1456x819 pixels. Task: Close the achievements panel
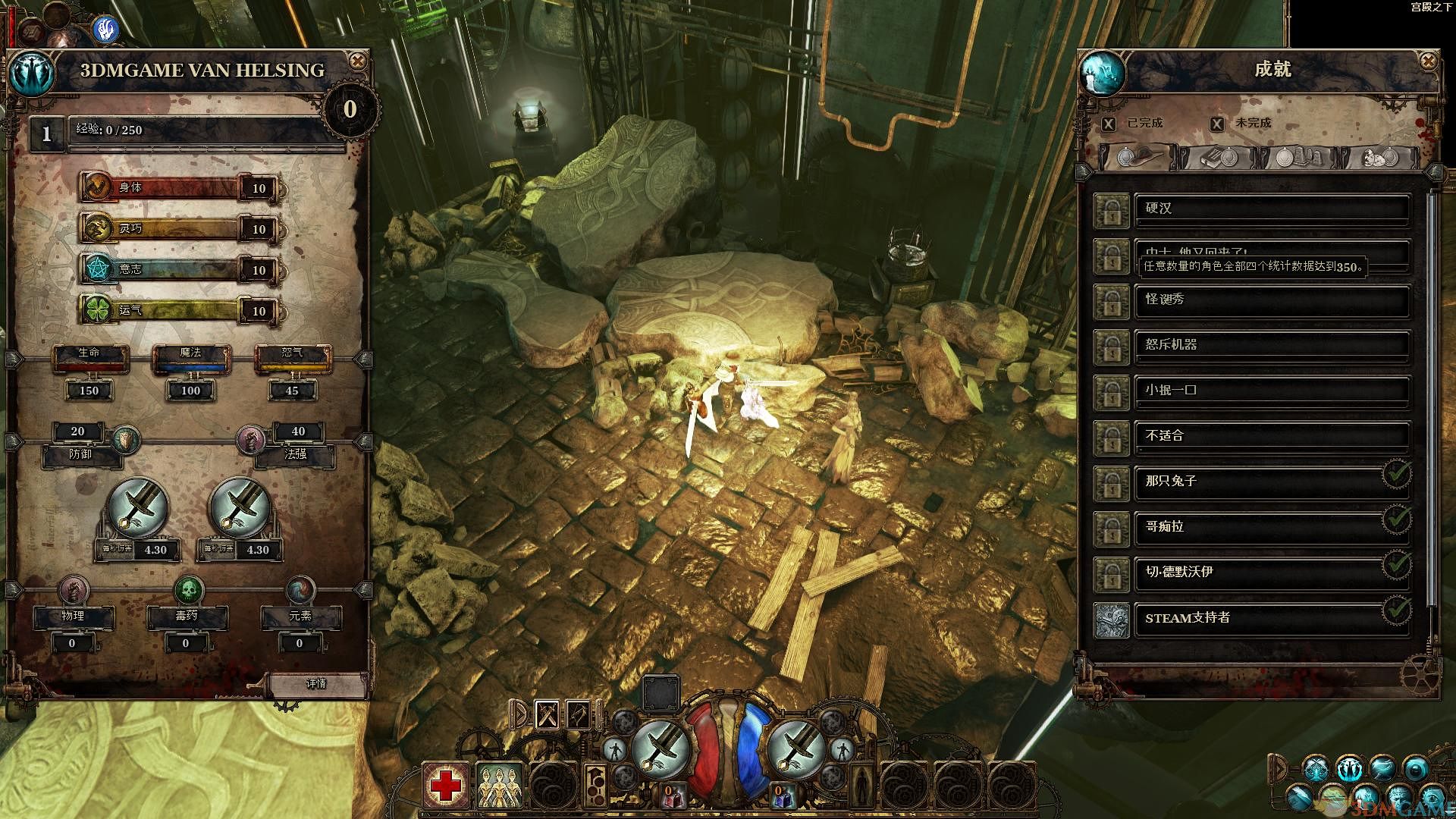coord(1428,61)
